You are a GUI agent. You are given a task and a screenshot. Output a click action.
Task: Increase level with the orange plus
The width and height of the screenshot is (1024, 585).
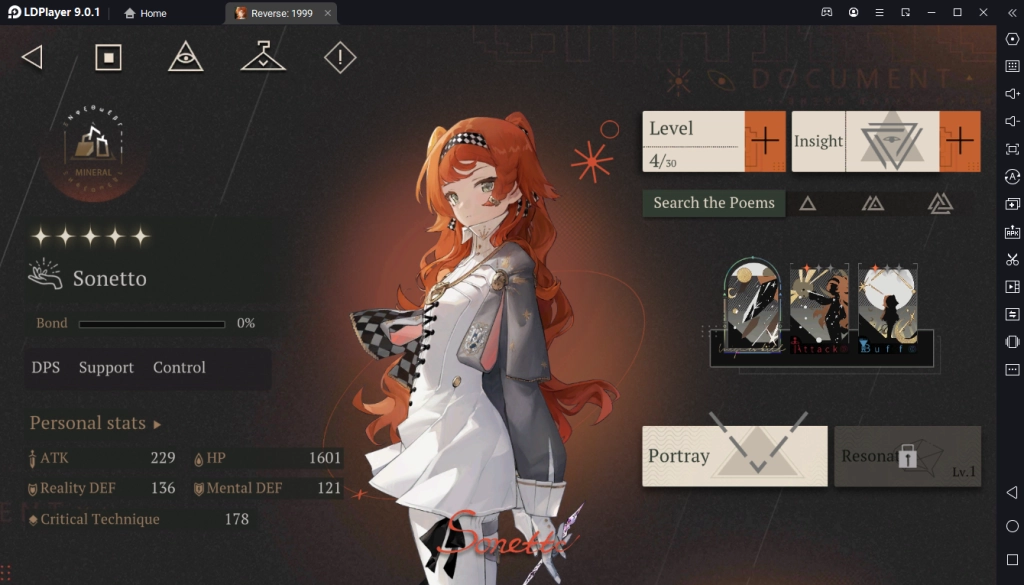pos(765,141)
